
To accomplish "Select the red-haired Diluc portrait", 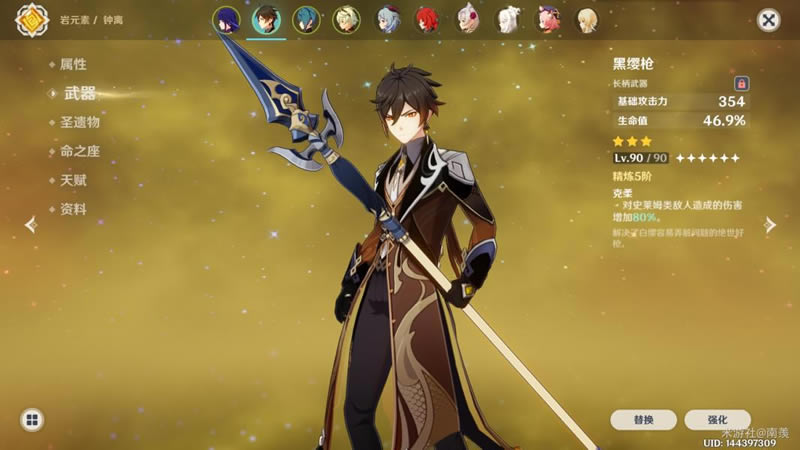I will point(428,20).
